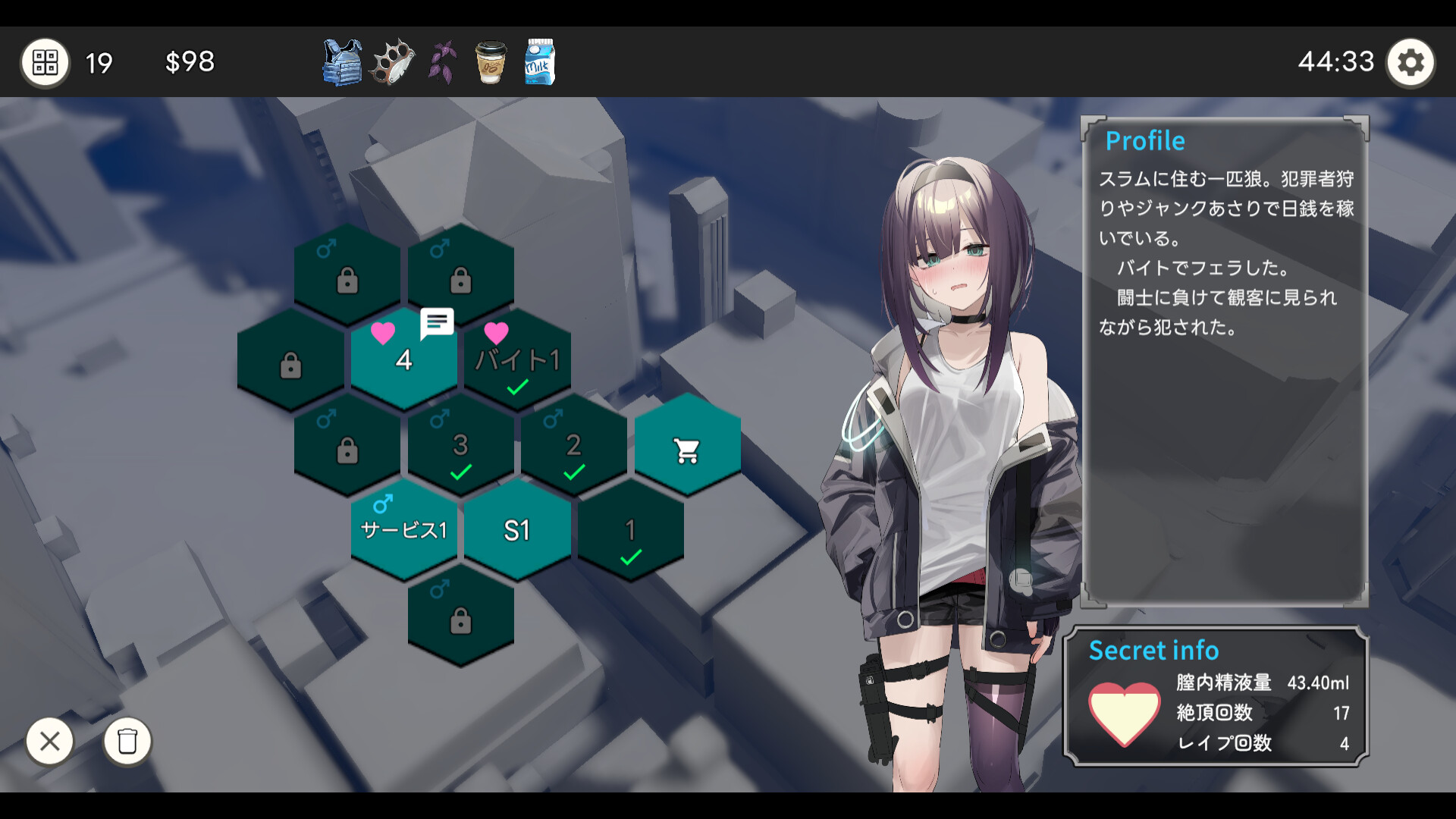Click the purple herb inventory icon

(x=441, y=62)
